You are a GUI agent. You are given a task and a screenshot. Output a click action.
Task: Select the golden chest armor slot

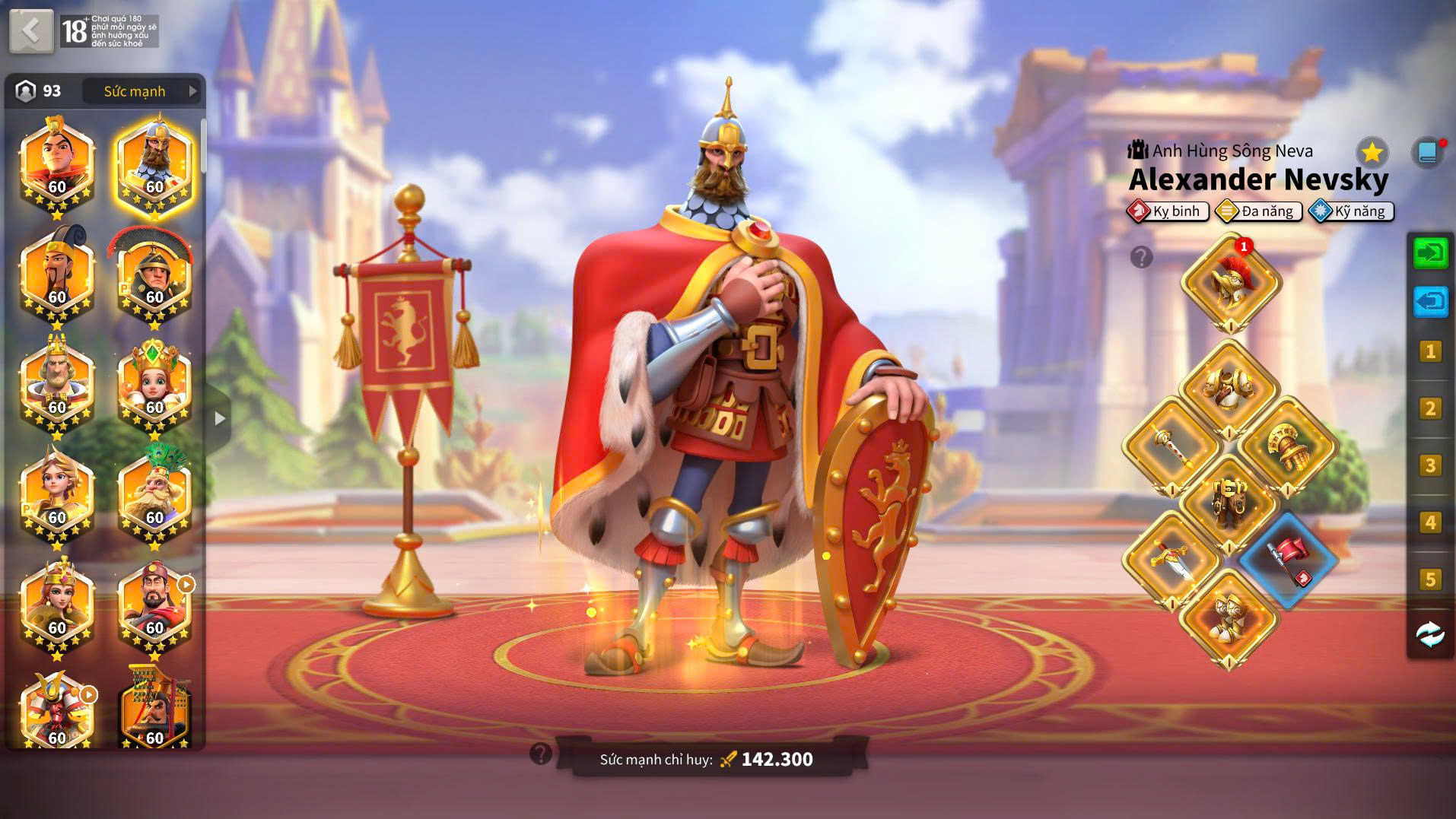tap(1229, 388)
